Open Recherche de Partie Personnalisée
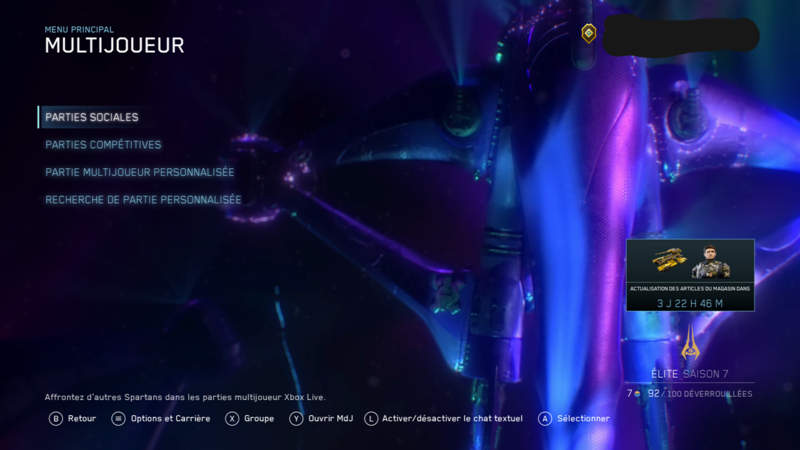The height and width of the screenshot is (450, 800). [x=143, y=200]
